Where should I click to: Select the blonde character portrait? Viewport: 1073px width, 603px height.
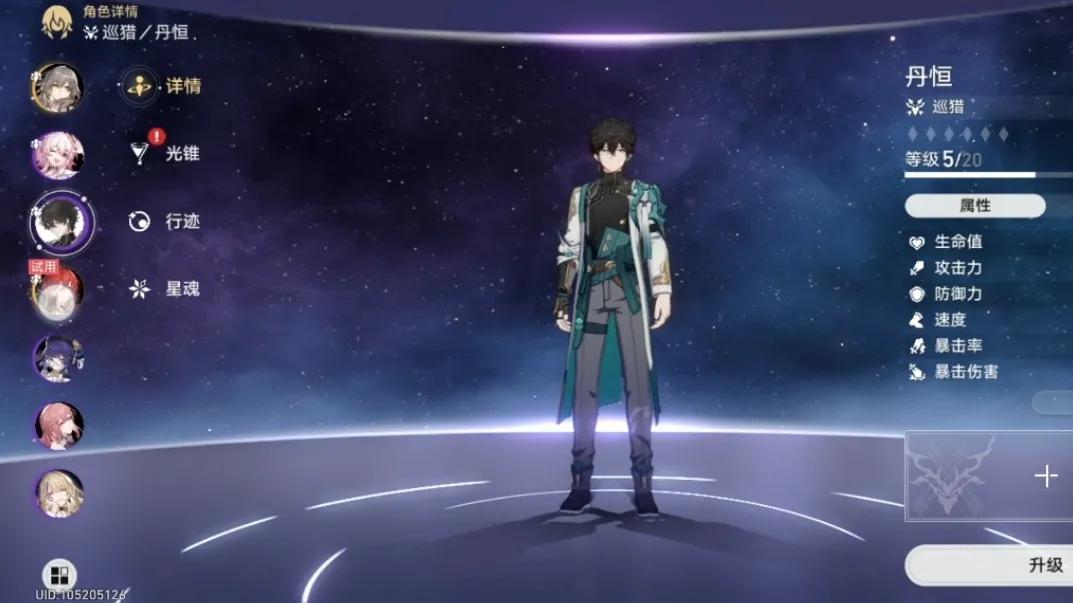[58, 493]
